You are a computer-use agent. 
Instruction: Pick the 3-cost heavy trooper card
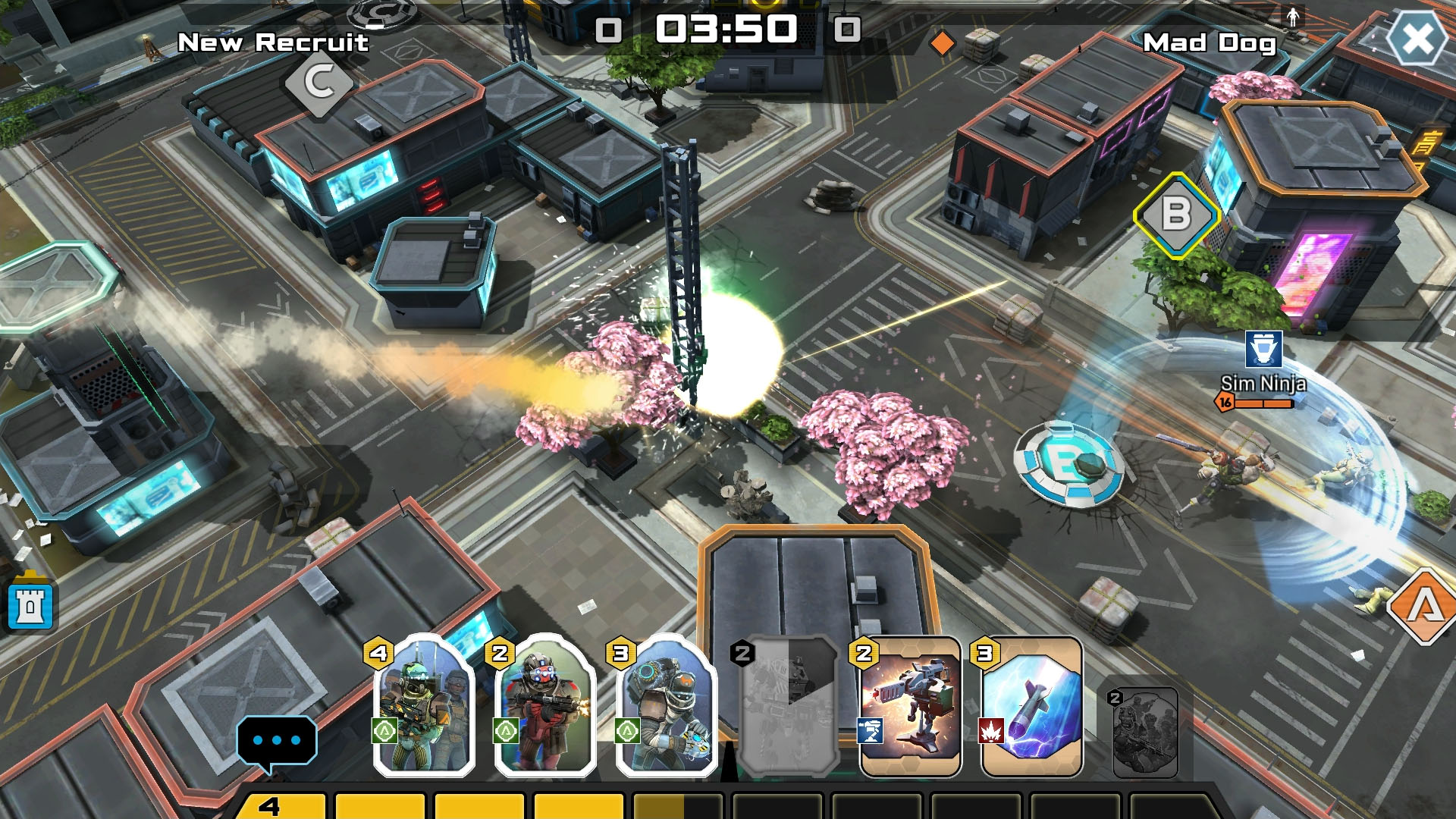click(x=667, y=707)
